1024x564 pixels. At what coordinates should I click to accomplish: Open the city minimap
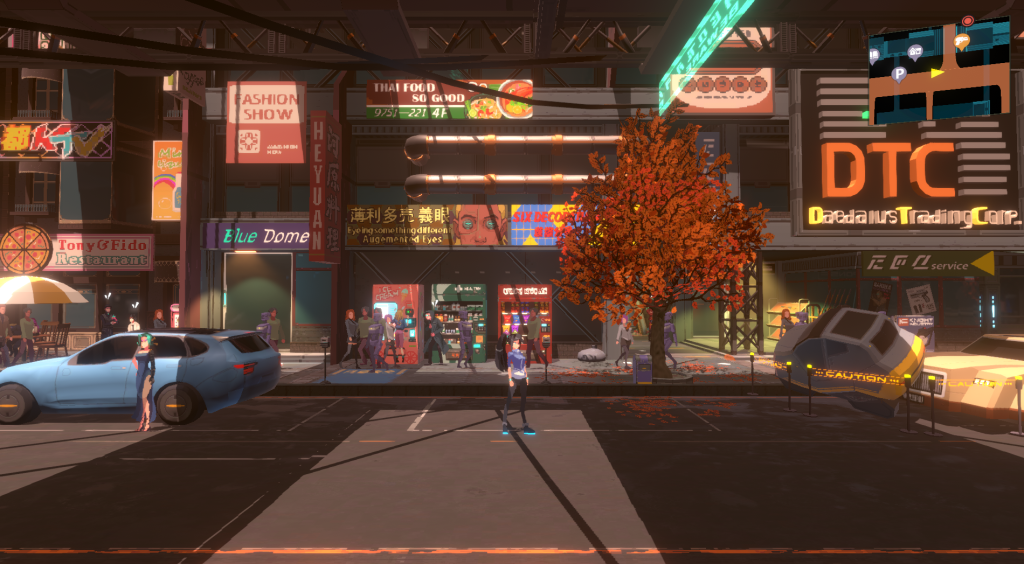(x=939, y=70)
